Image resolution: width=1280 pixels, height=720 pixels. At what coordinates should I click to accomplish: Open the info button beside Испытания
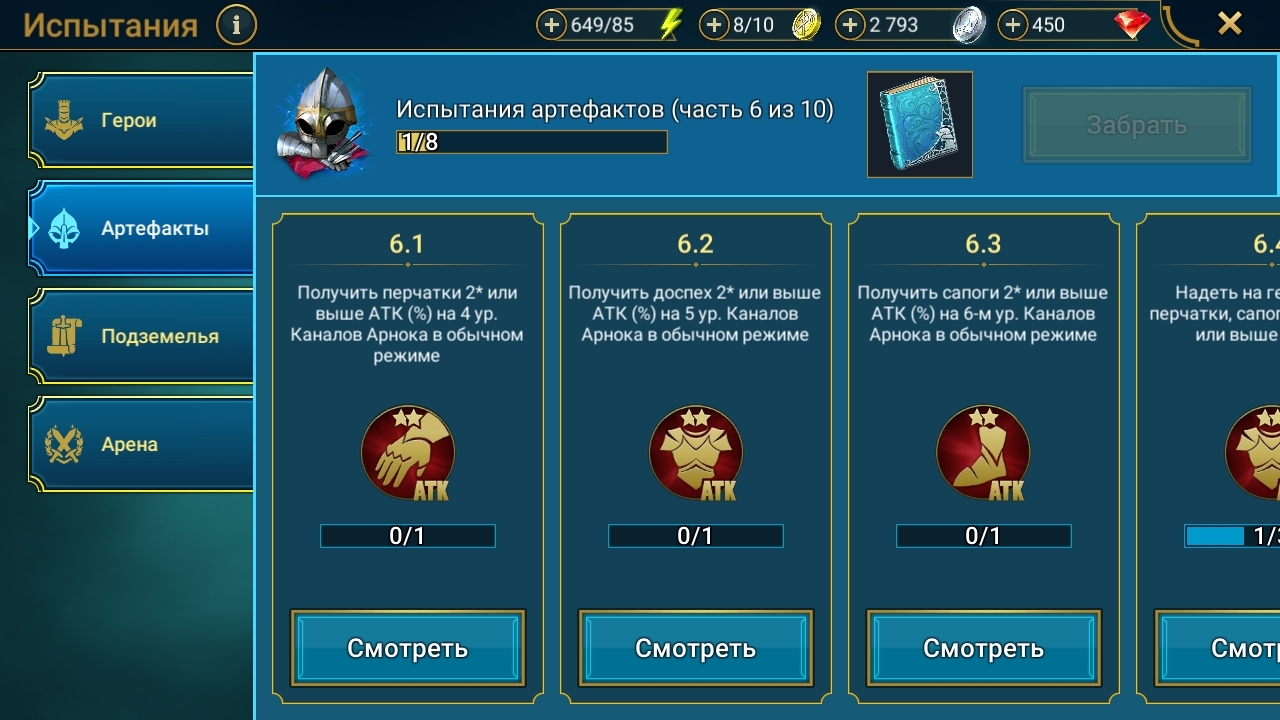tap(236, 25)
